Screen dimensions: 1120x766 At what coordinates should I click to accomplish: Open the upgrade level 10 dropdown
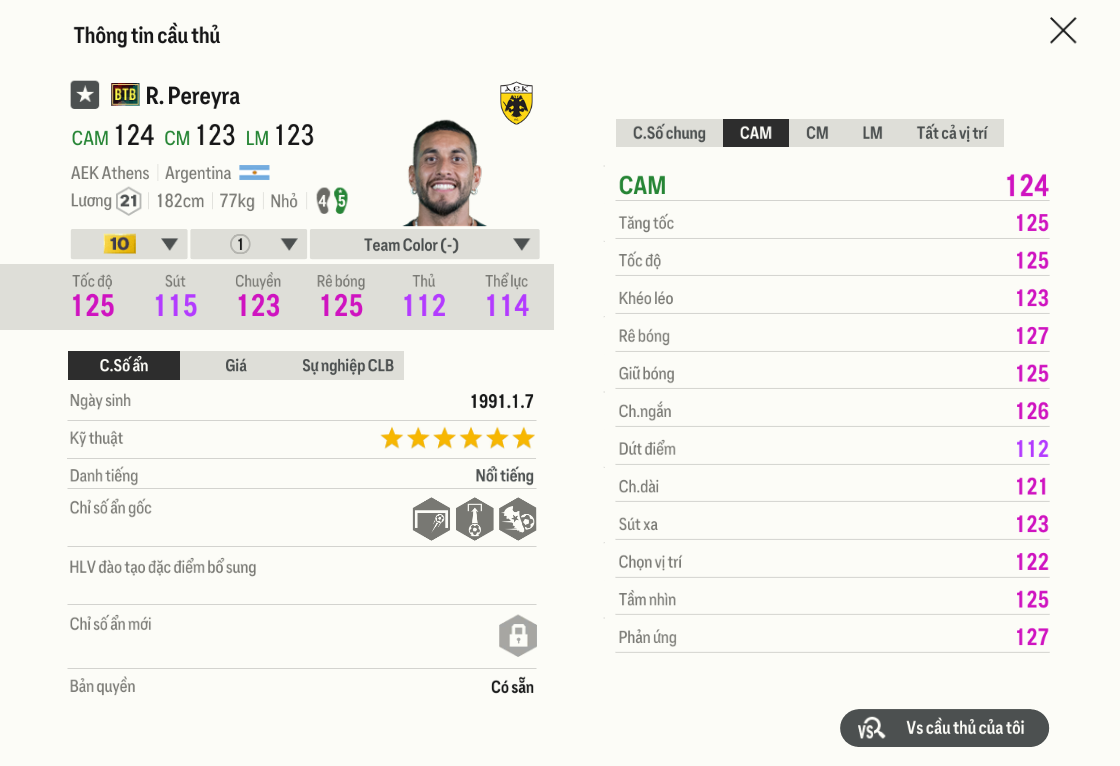130,244
